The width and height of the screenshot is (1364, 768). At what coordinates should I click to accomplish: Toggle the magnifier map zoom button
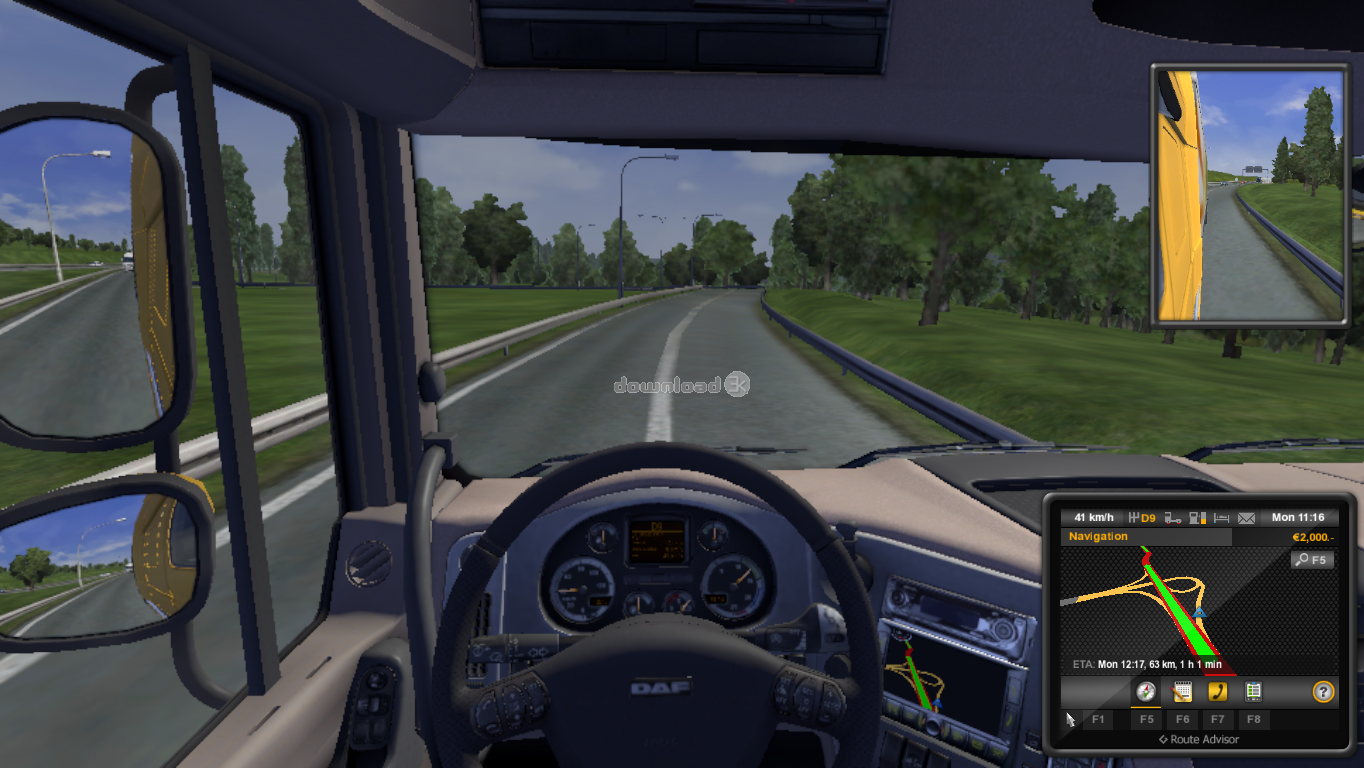[x=1311, y=560]
